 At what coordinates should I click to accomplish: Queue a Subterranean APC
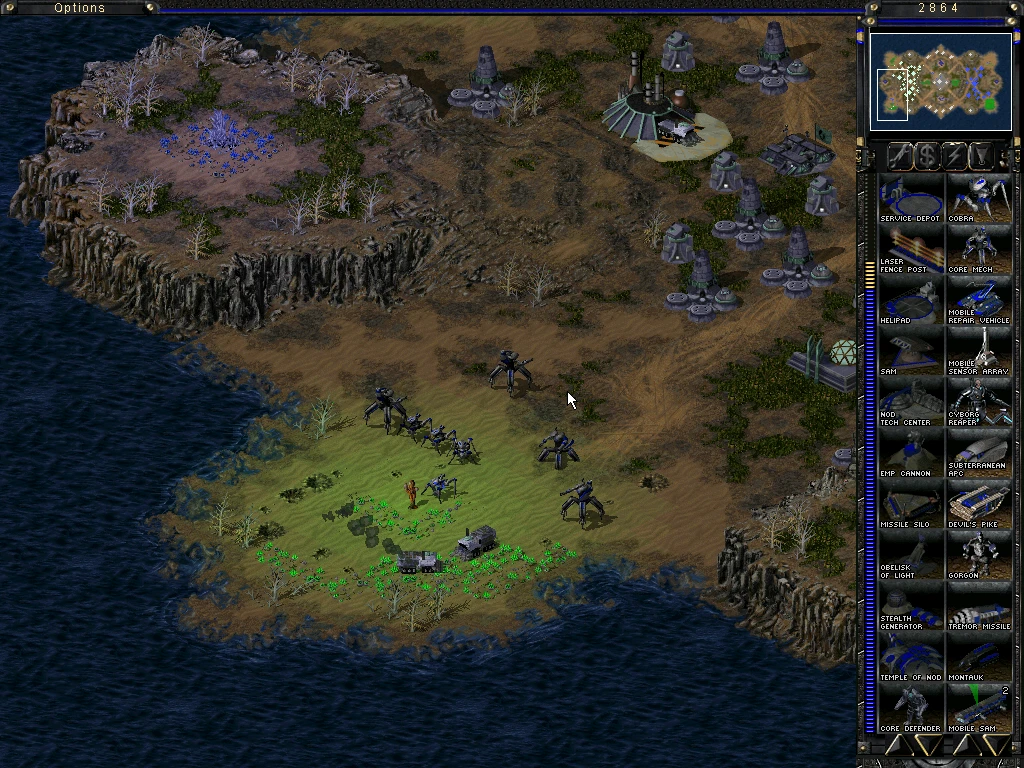[x=978, y=454]
